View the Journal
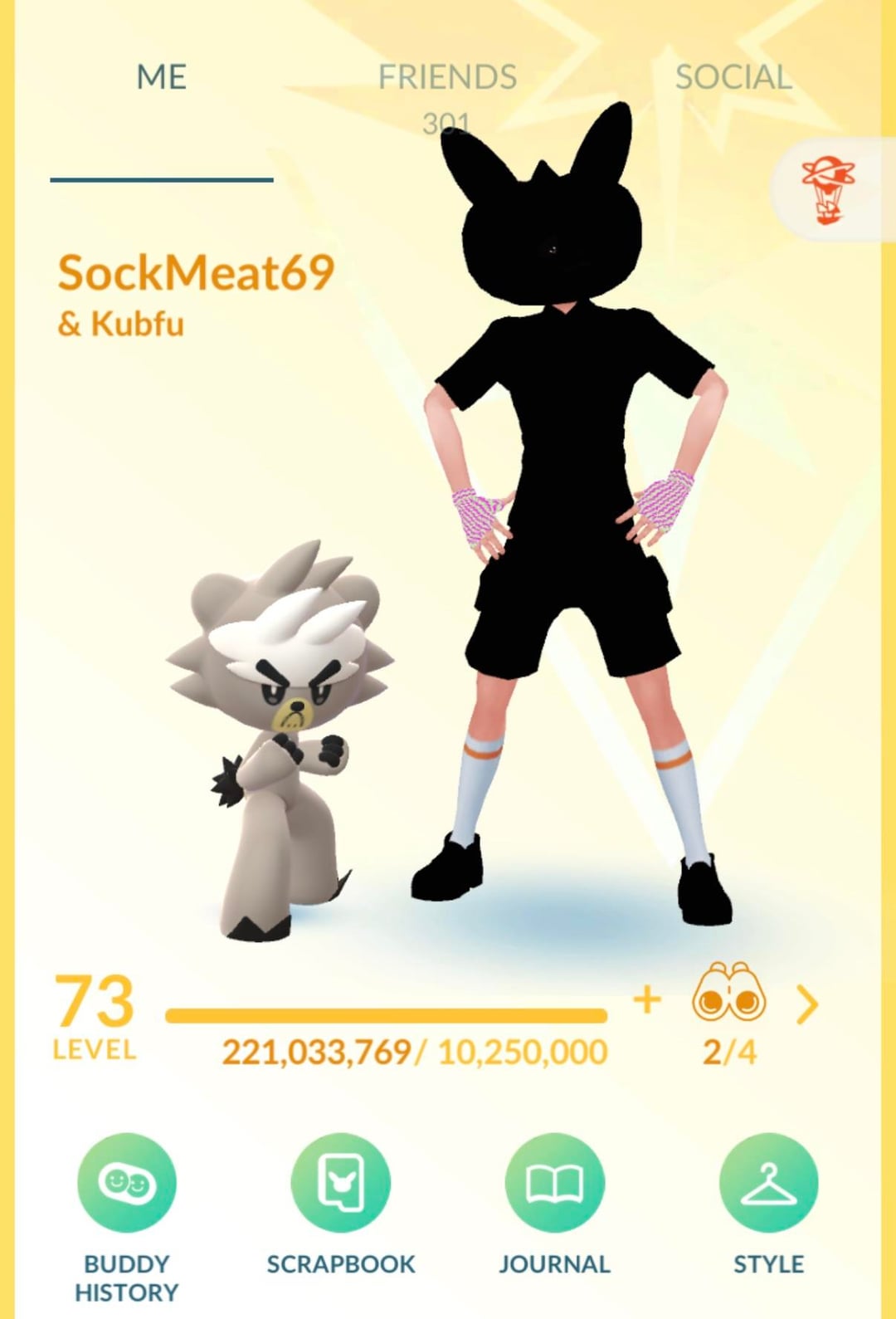This screenshot has height=1319, width=896. pos(554,1182)
